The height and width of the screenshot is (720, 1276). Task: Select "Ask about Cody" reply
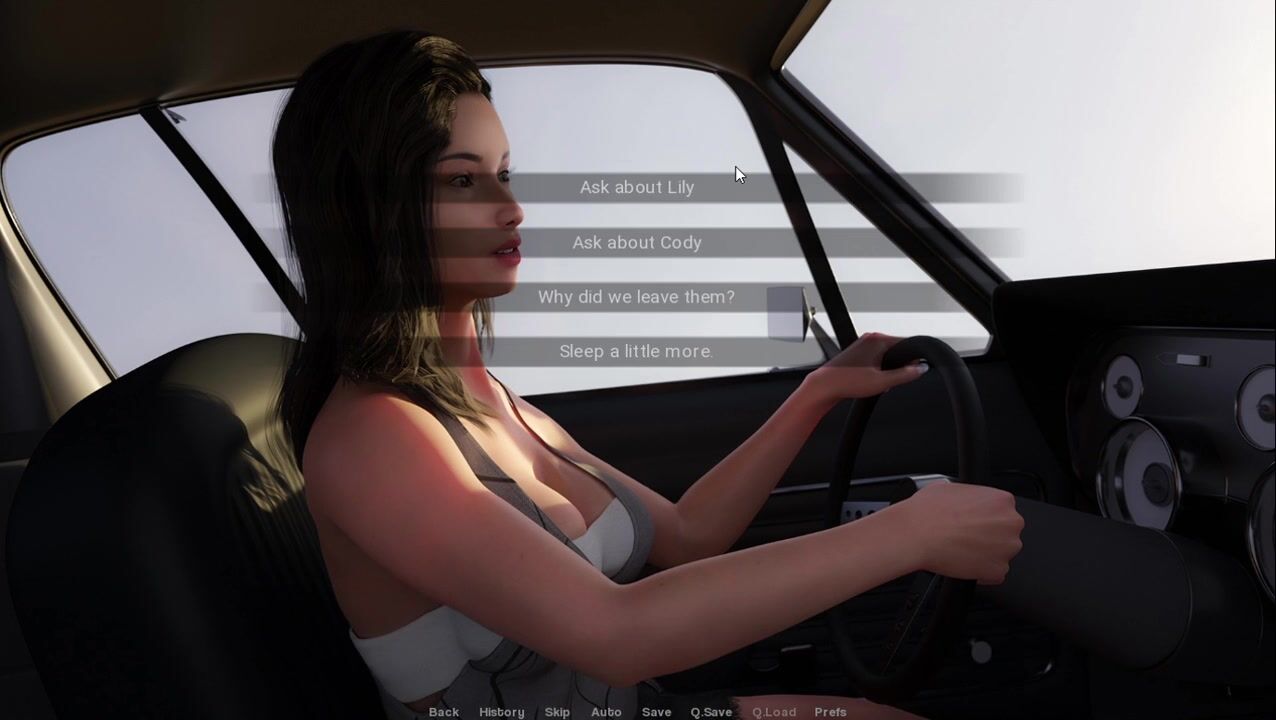pyautogui.click(x=637, y=243)
